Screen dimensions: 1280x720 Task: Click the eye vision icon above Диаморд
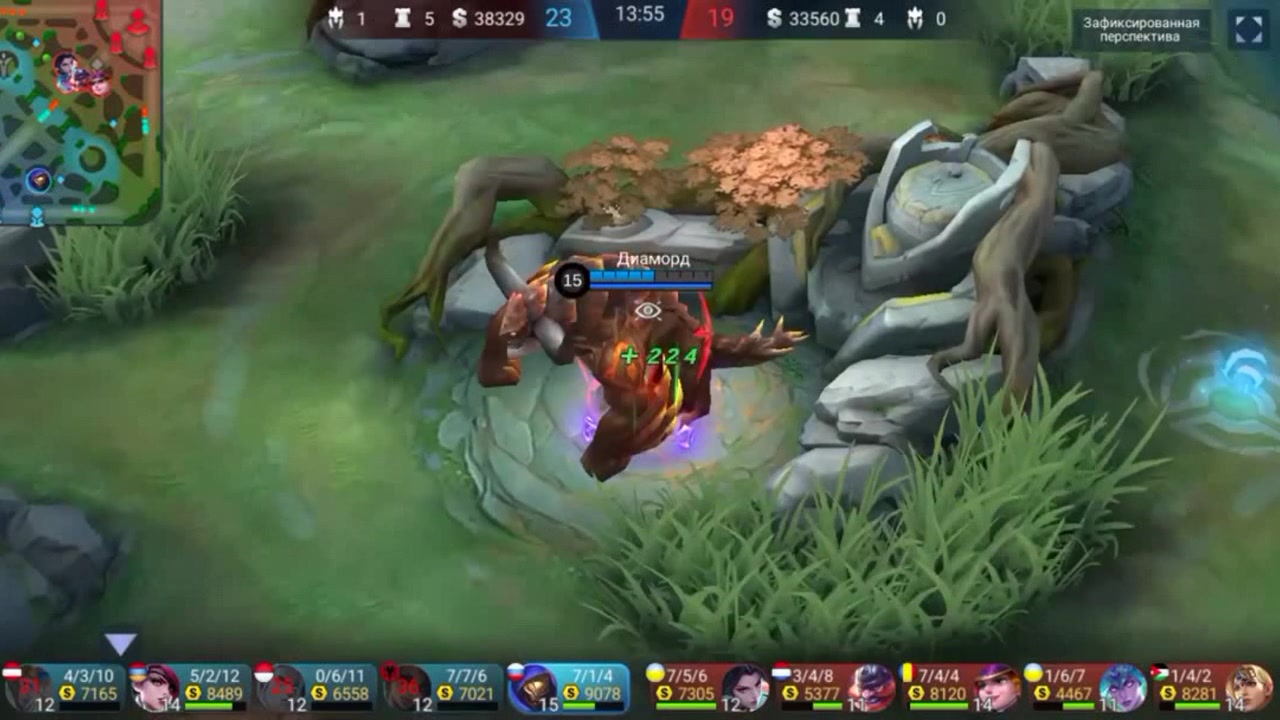point(647,310)
